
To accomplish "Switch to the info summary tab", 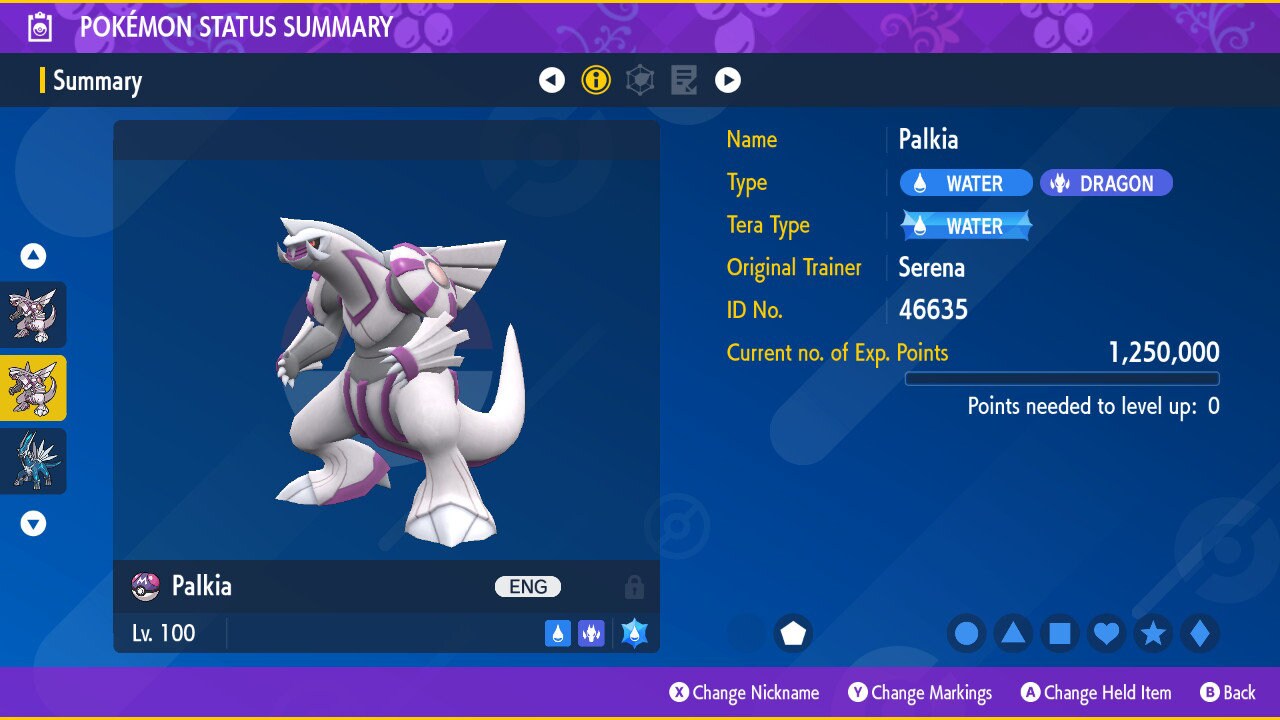I will 596,80.
